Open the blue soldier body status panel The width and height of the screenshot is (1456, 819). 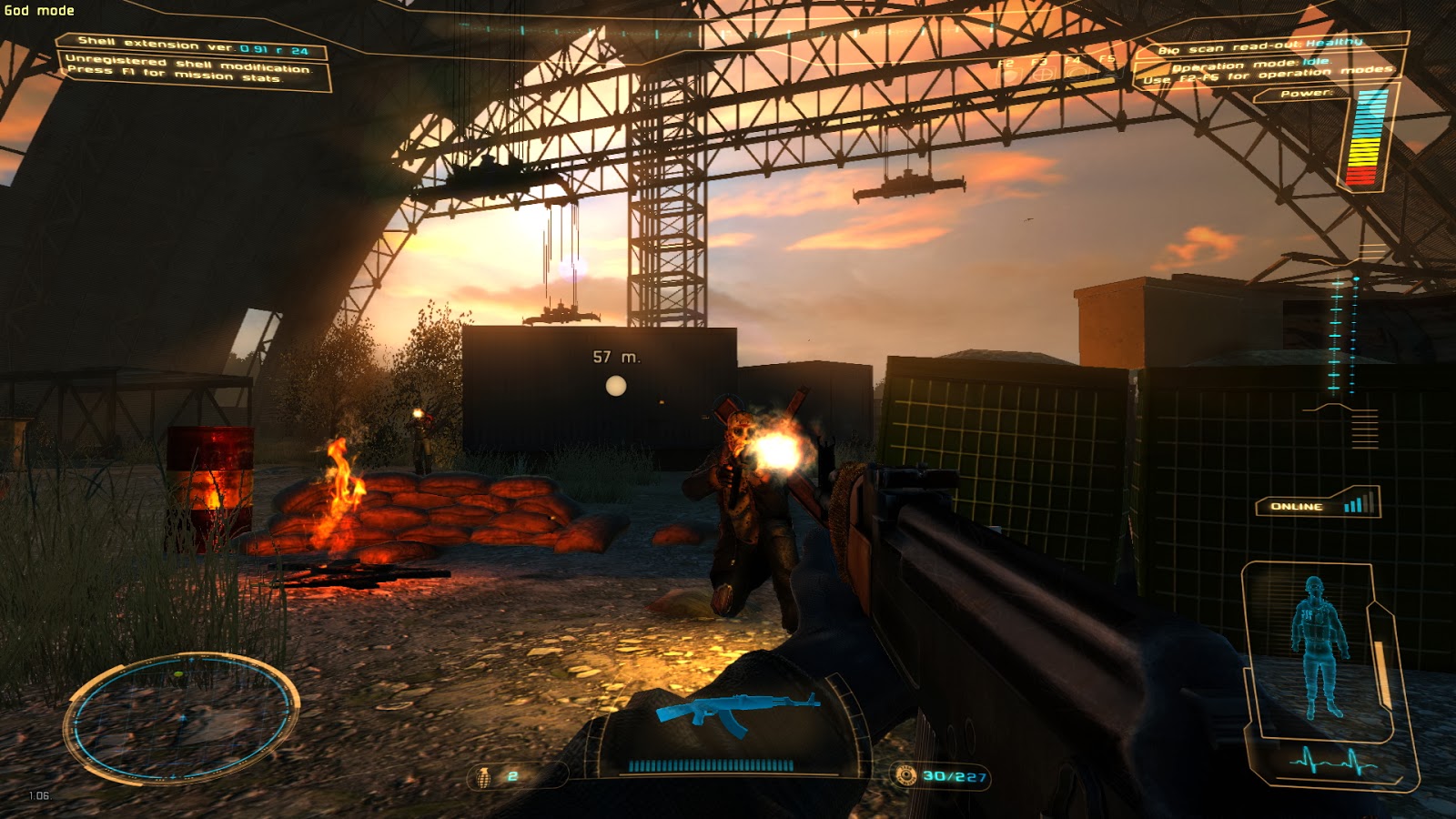pos(1318,648)
